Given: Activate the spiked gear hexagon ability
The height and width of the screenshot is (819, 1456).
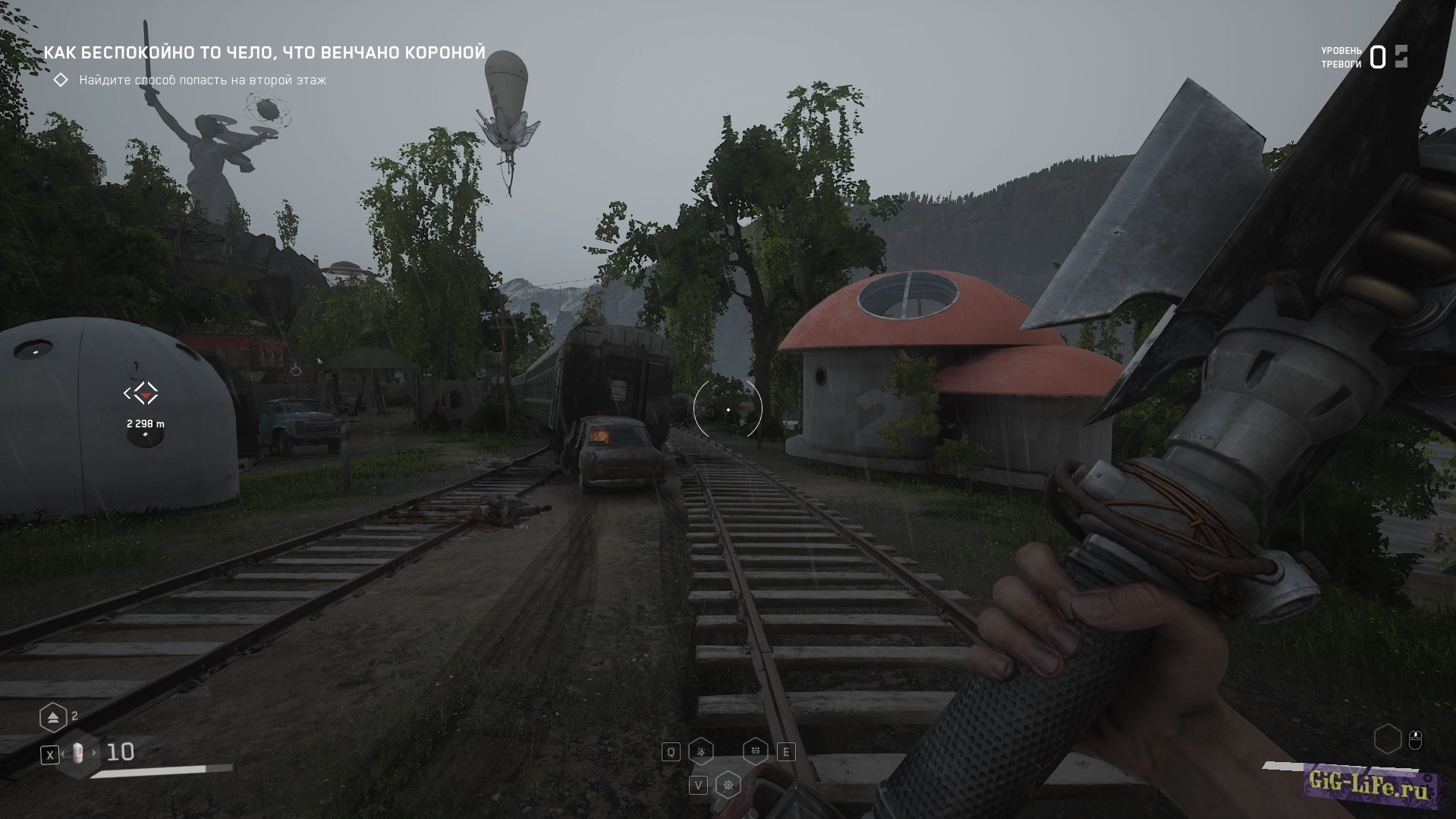Looking at the screenshot, I should 728,785.
